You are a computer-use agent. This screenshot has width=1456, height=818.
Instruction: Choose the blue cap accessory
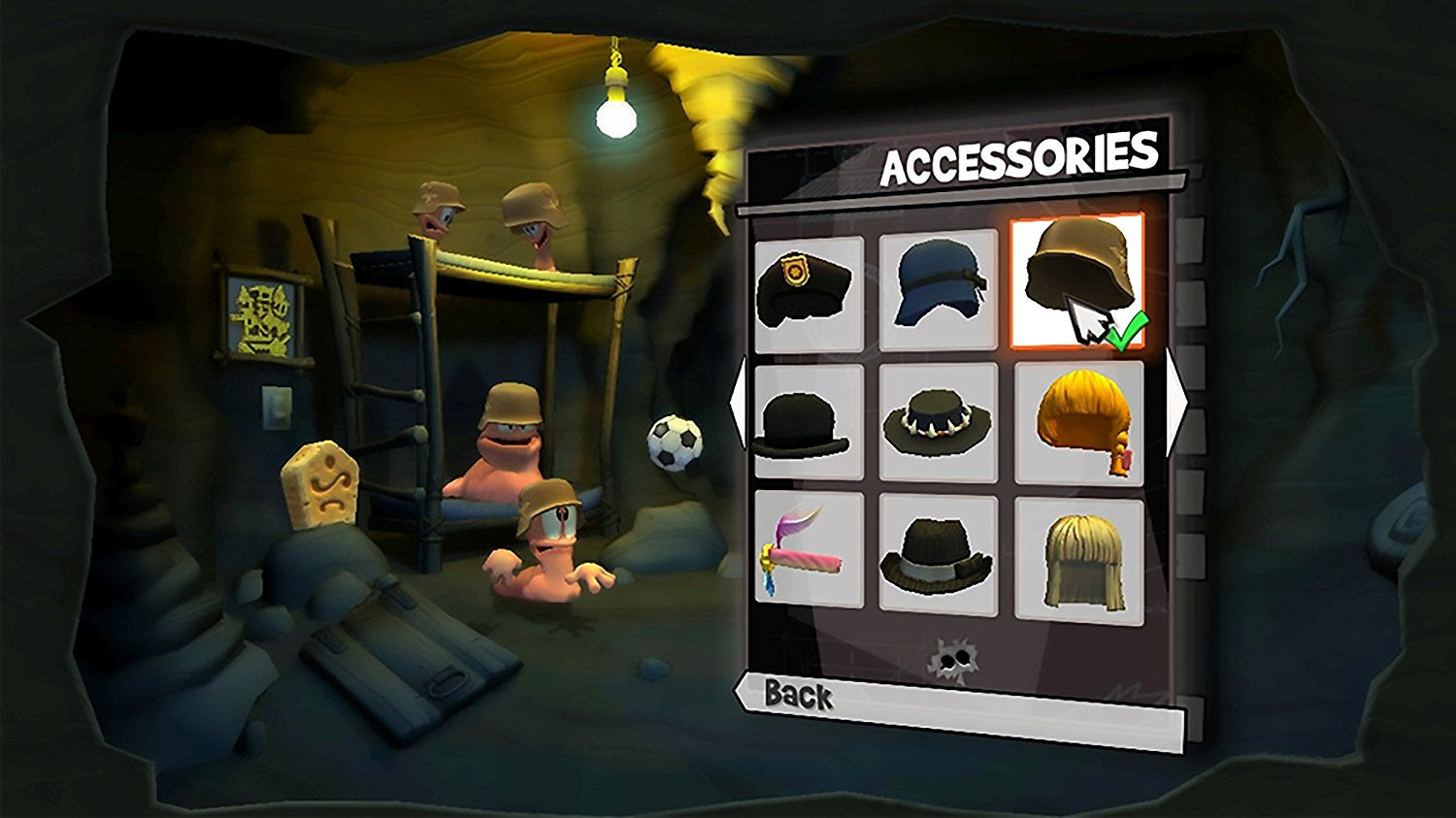click(x=938, y=288)
